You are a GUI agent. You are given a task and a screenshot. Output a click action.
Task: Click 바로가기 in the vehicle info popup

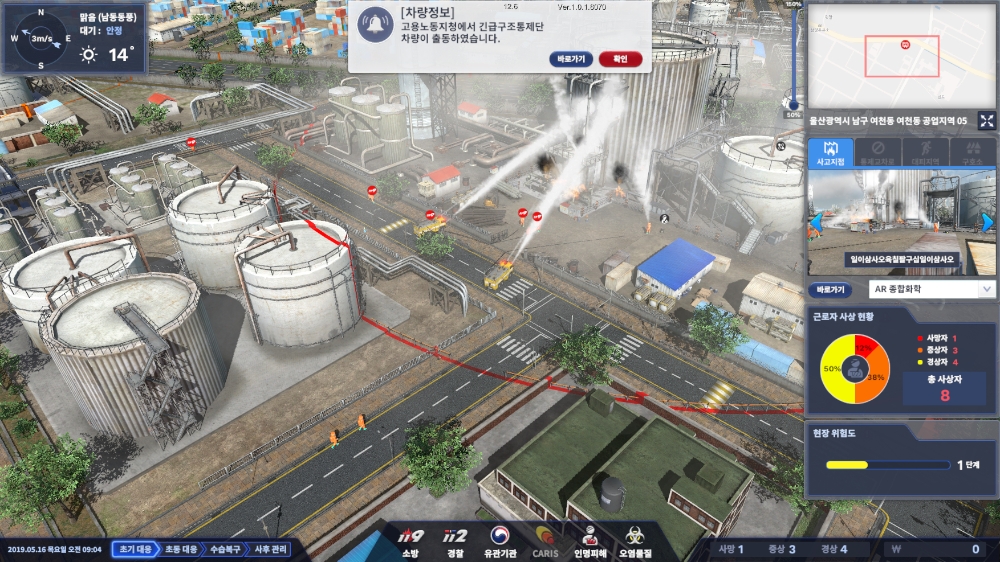[x=572, y=59]
